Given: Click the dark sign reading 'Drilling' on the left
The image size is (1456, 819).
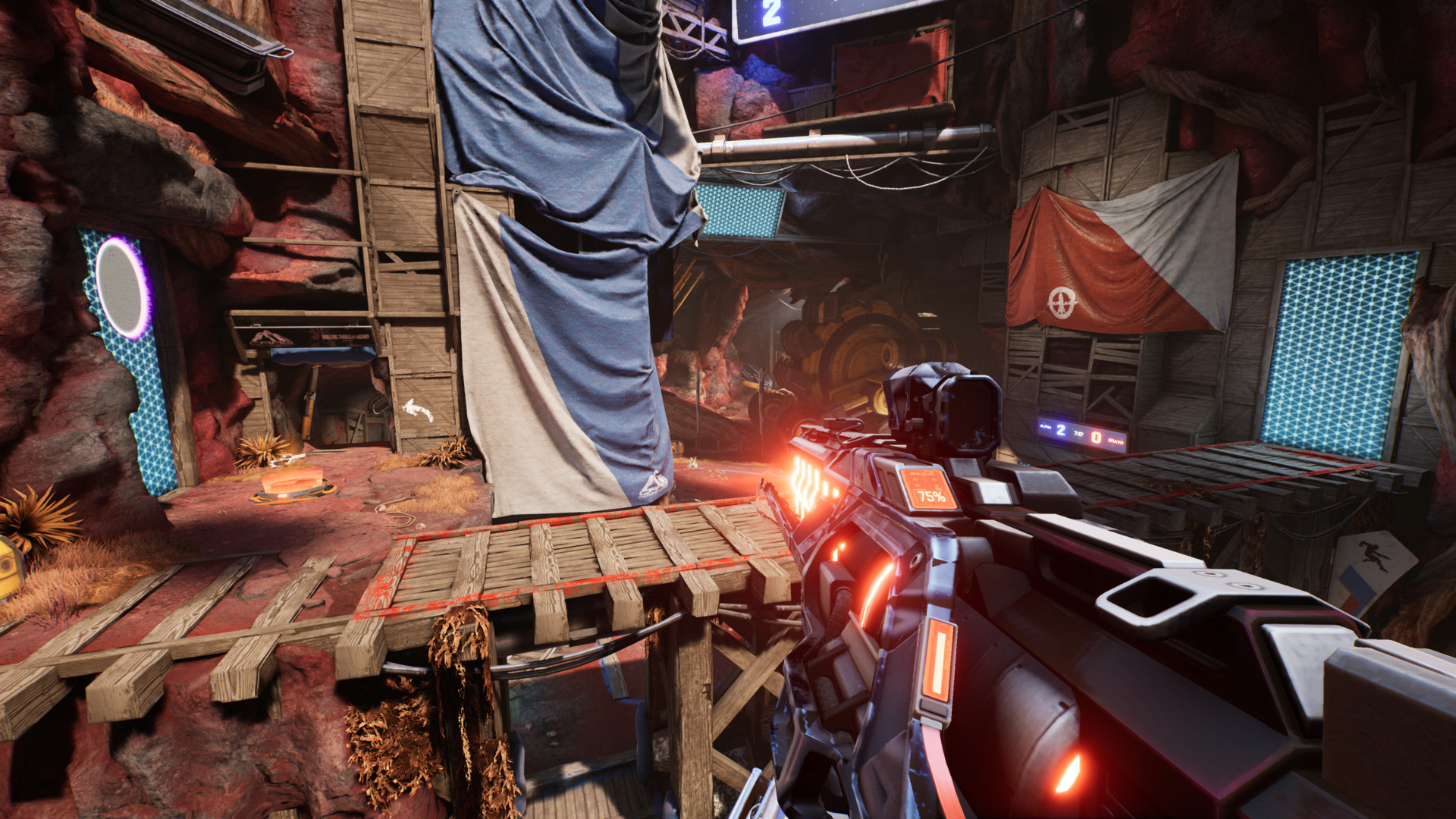Looking at the screenshot, I should pos(318,340).
